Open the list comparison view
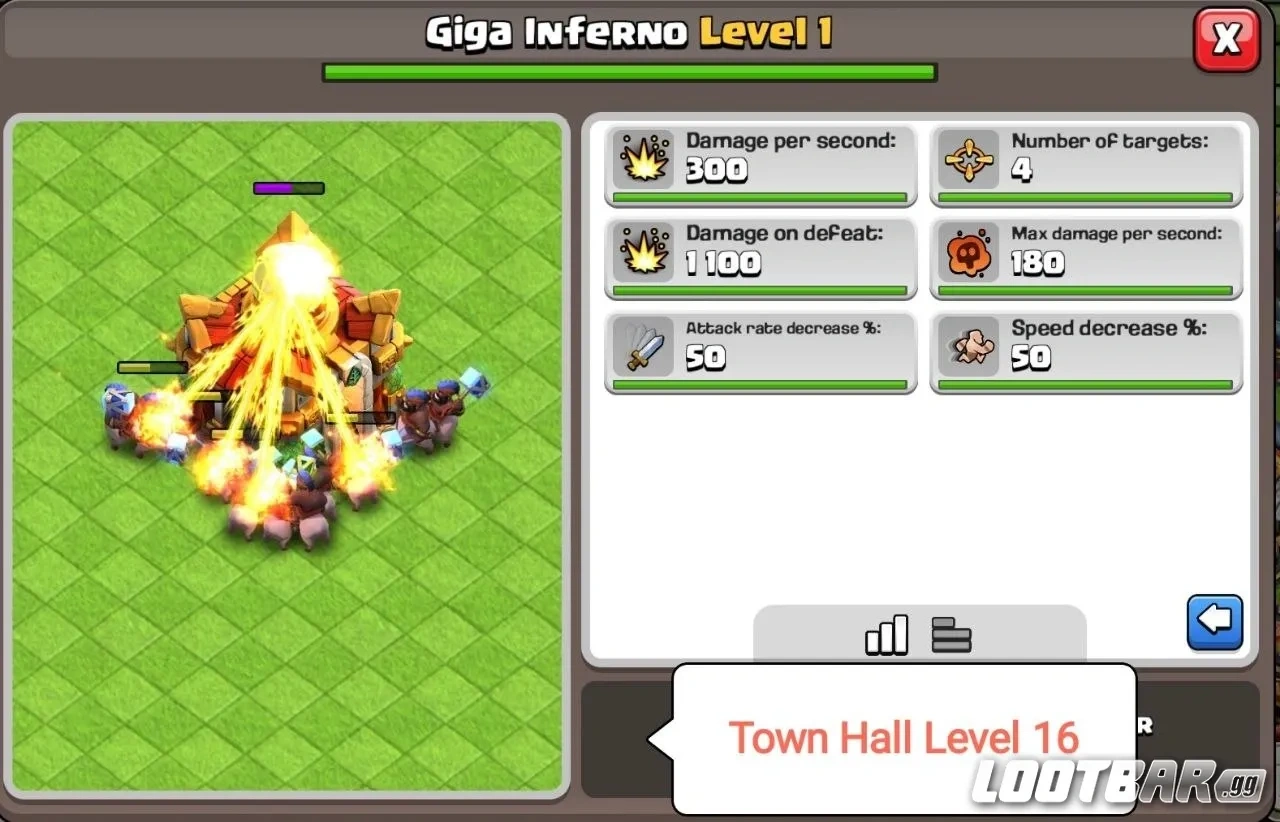 click(951, 633)
